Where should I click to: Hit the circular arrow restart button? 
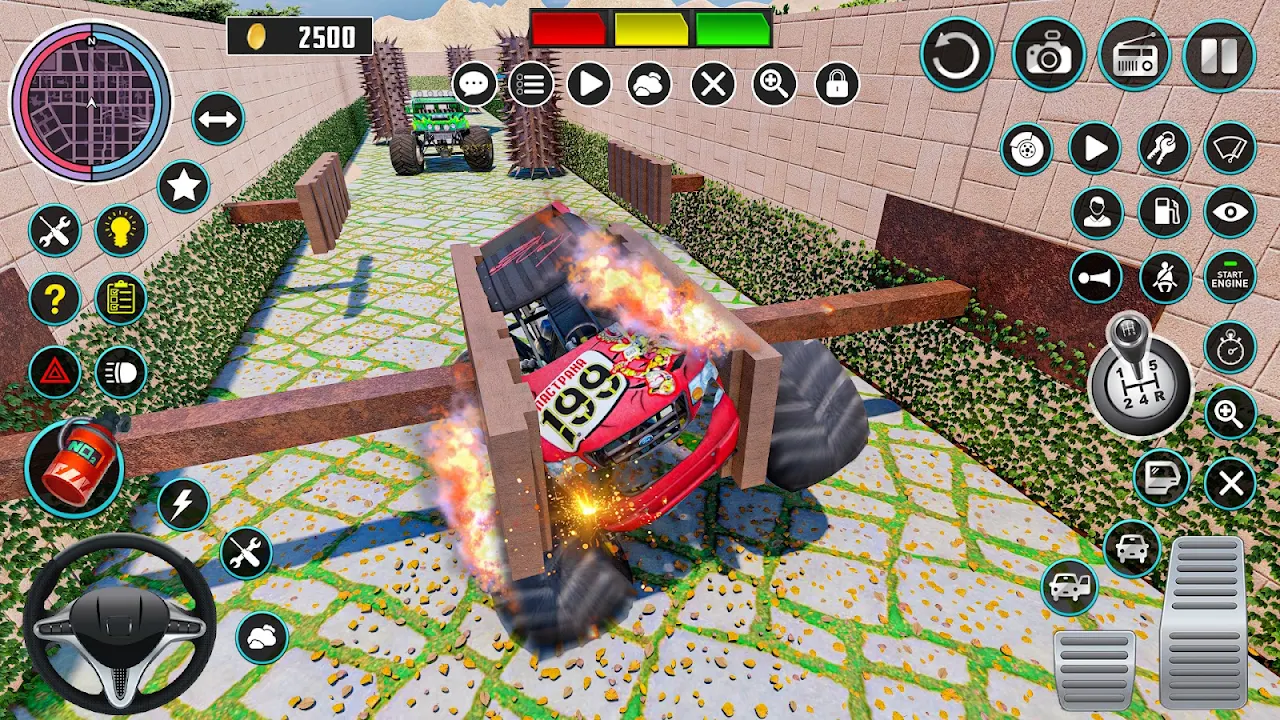pos(957,56)
